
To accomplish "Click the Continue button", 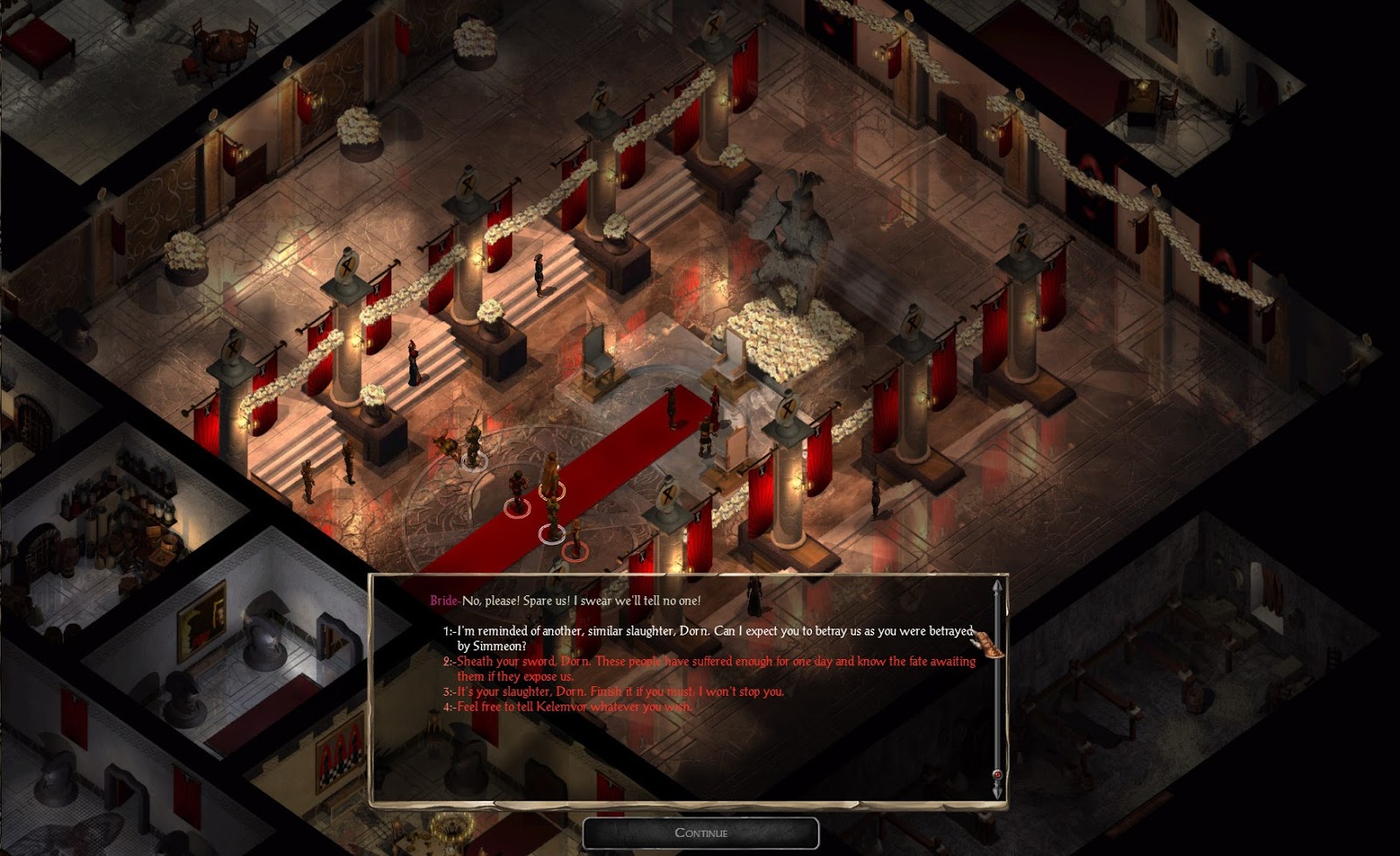I will 701,832.
